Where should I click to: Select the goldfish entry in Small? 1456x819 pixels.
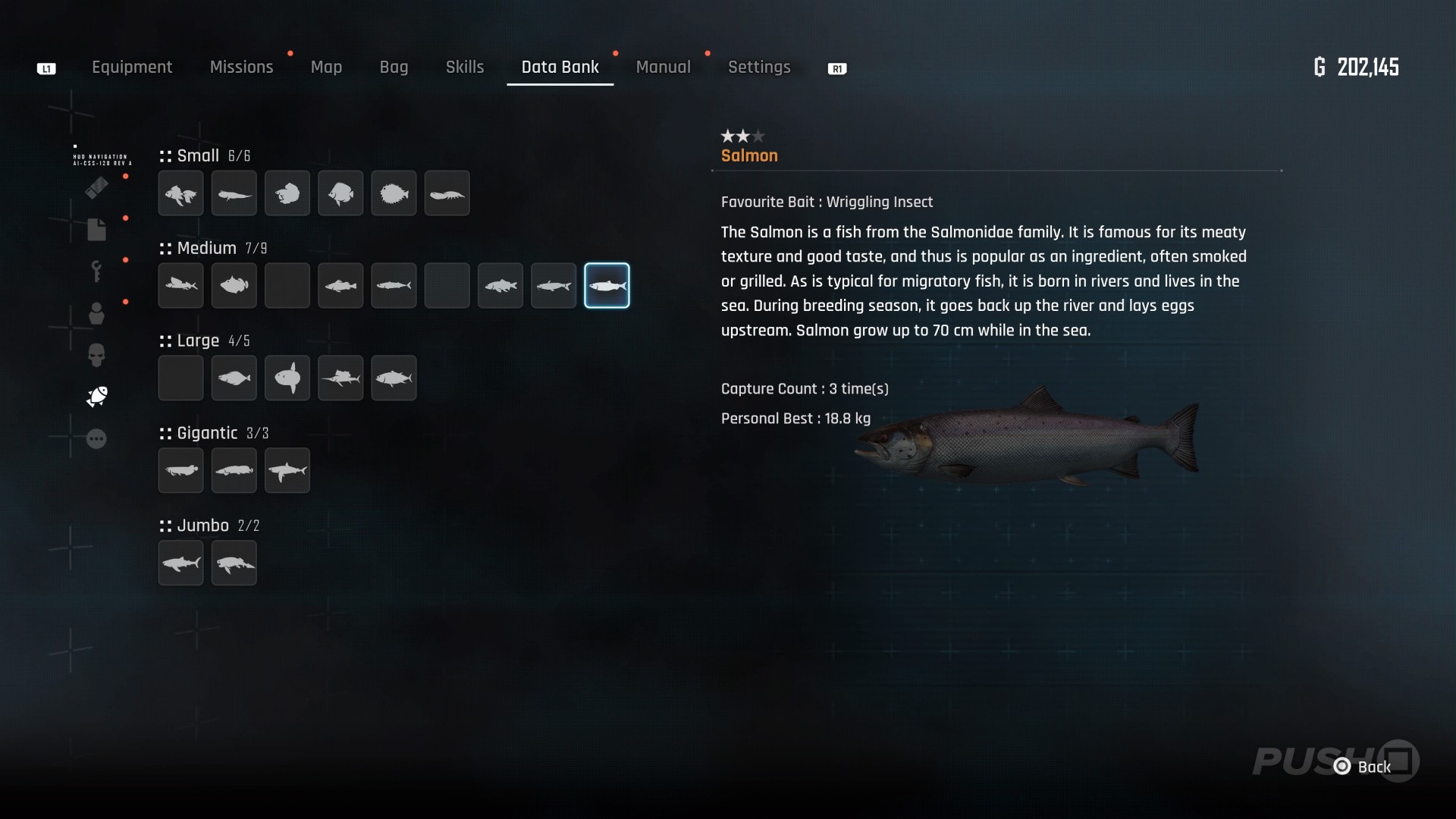coord(181,194)
